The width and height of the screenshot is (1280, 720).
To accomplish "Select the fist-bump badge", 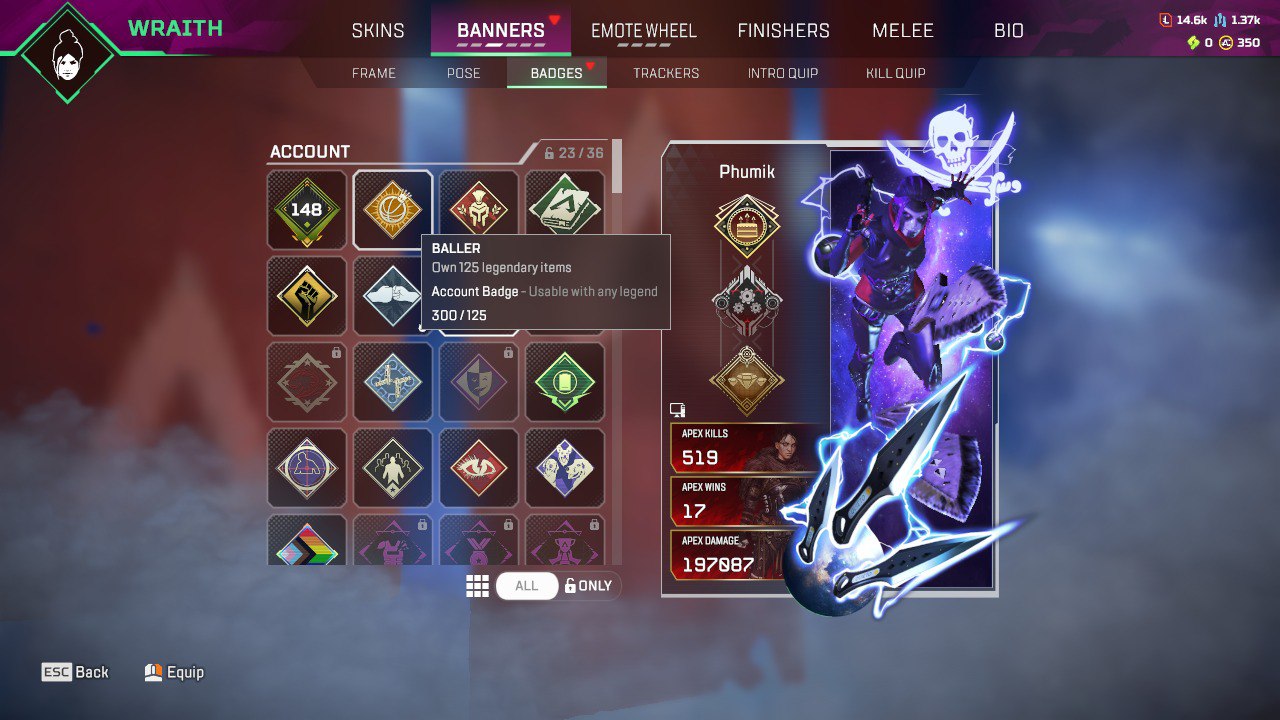I will tap(392, 295).
